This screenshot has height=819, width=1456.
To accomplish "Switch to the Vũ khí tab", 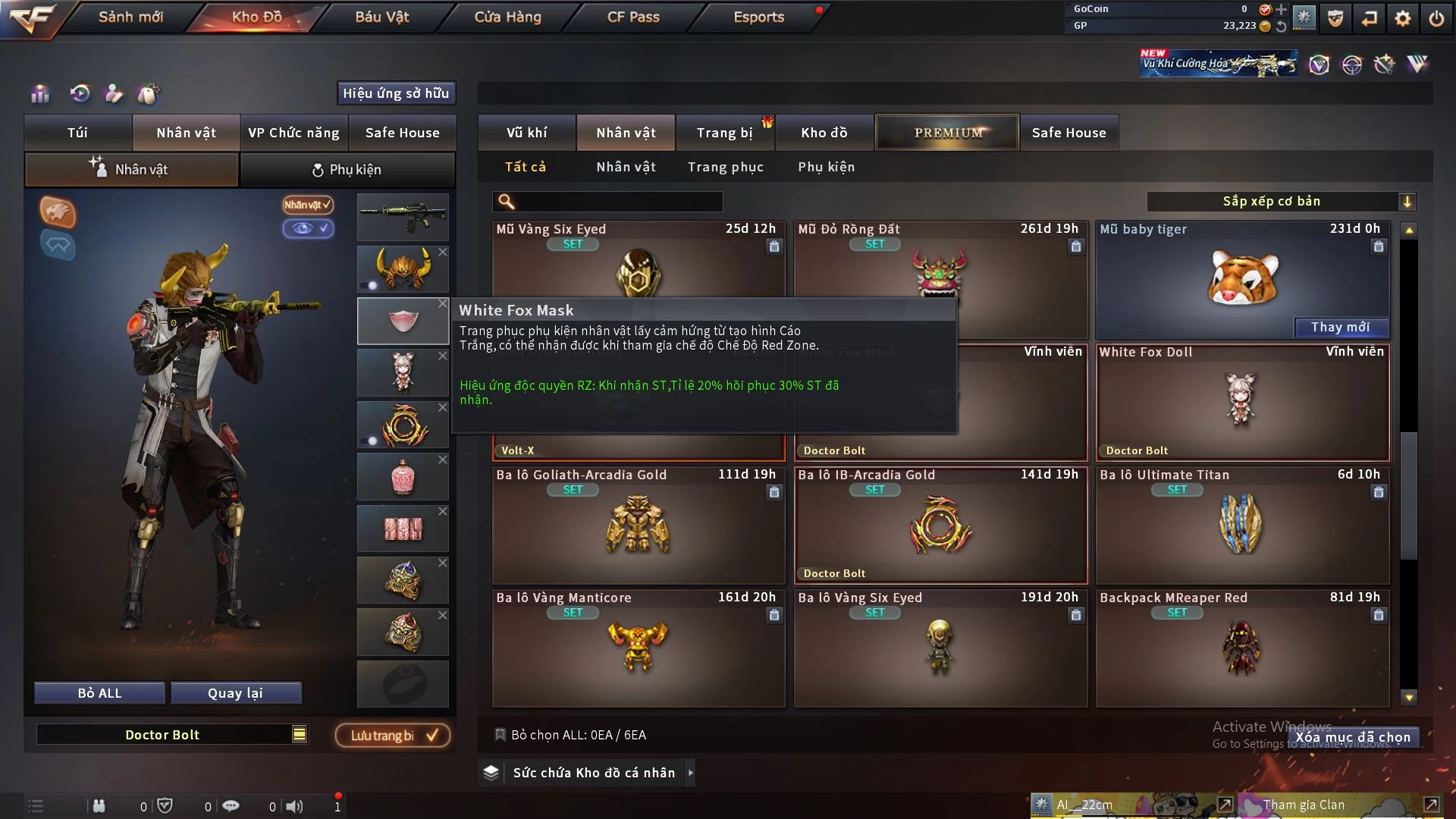I will [x=526, y=133].
